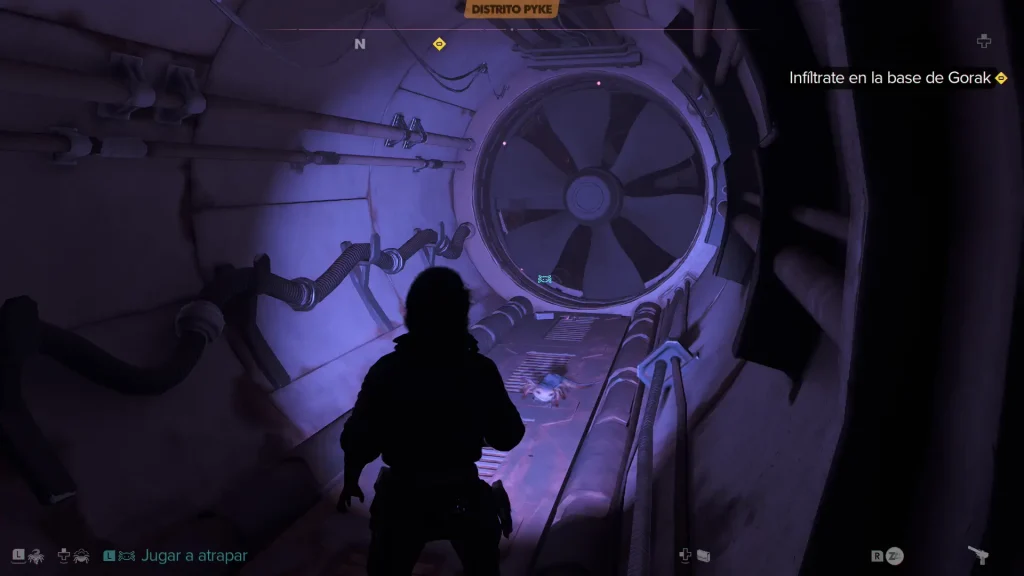1024x576 pixels.
Task: Choose the 'Jugar a atrapar' Nix action
Action: pyautogui.click(x=193, y=555)
